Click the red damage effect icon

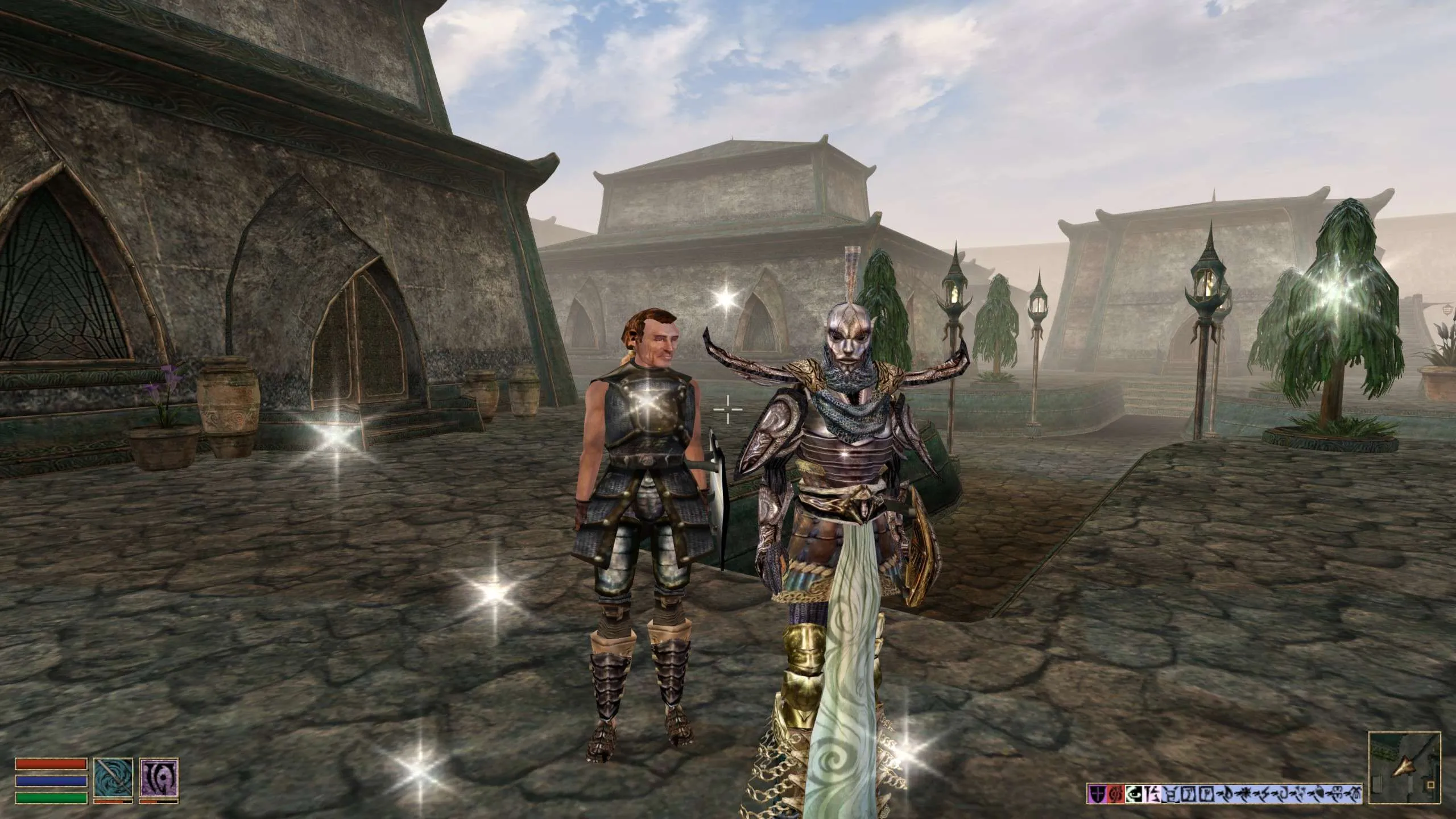[x=1116, y=793]
